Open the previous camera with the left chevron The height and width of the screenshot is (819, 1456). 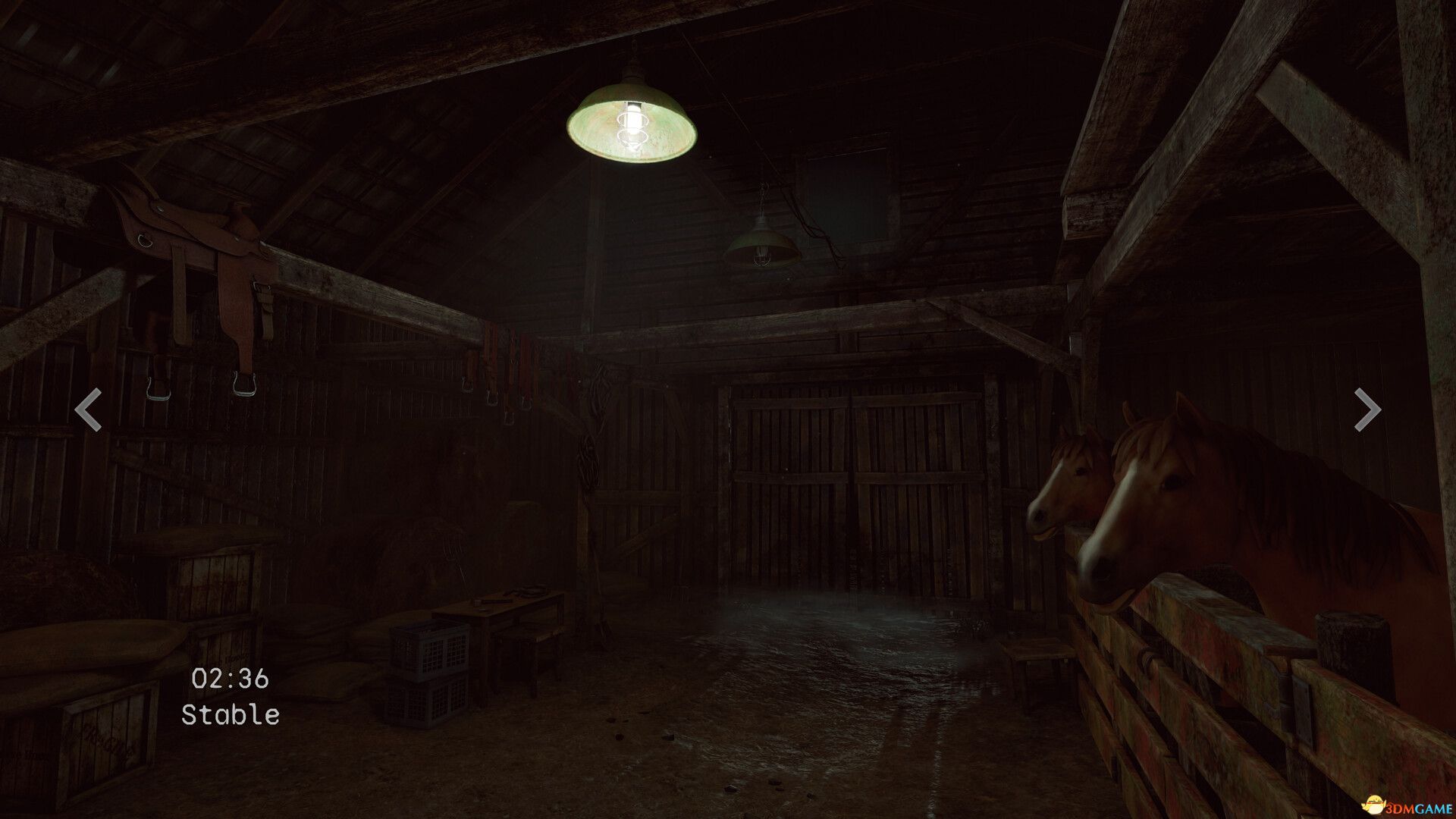(x=86, y=409)
